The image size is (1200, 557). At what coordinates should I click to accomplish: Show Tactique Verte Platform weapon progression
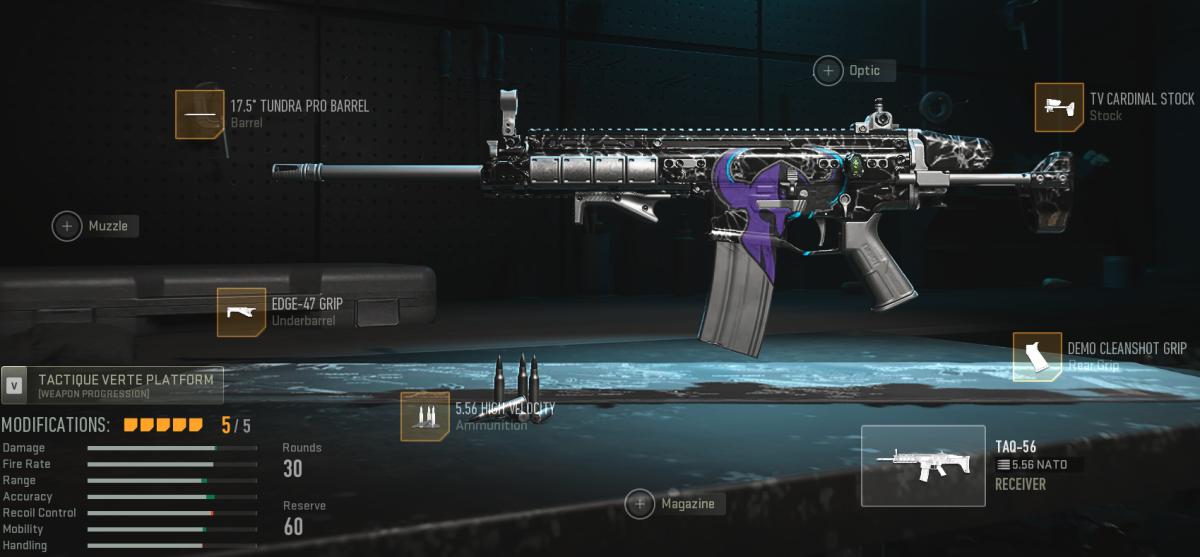coord(112,385)
